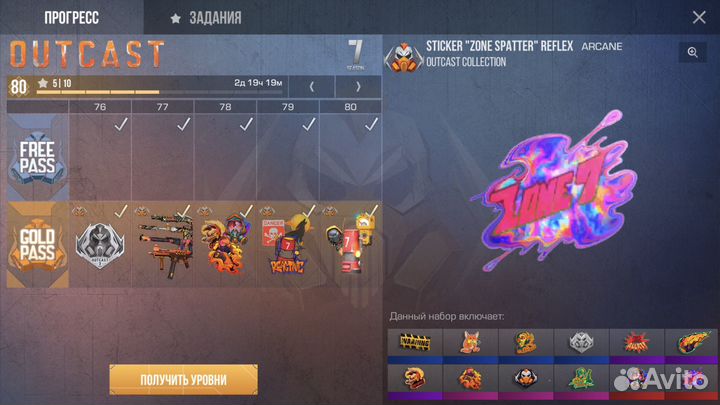Go to previous levels page arrow
Viewport: 720px width, 405px height.
(310, 87)
